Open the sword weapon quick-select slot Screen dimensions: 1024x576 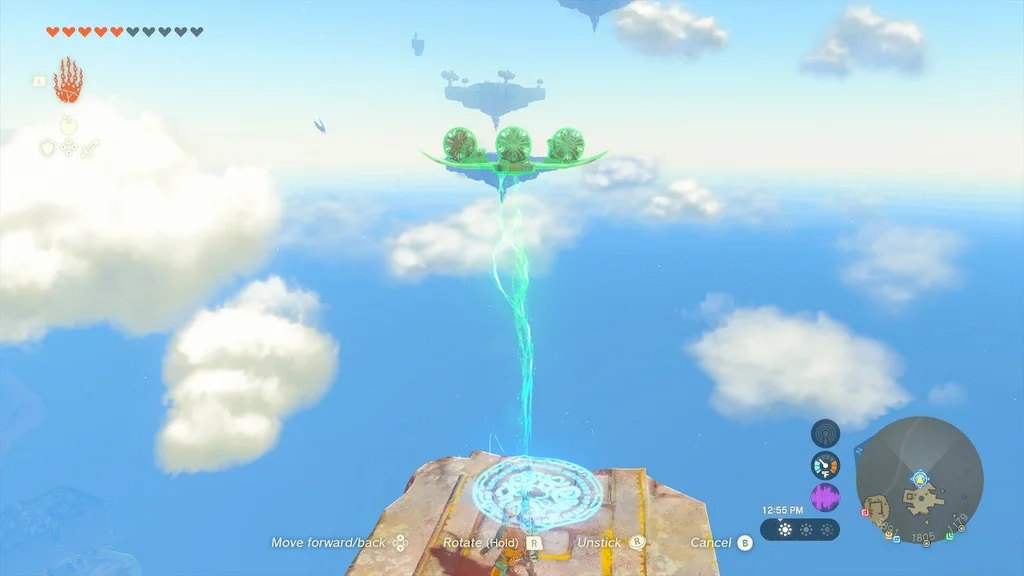pos(90,148)
